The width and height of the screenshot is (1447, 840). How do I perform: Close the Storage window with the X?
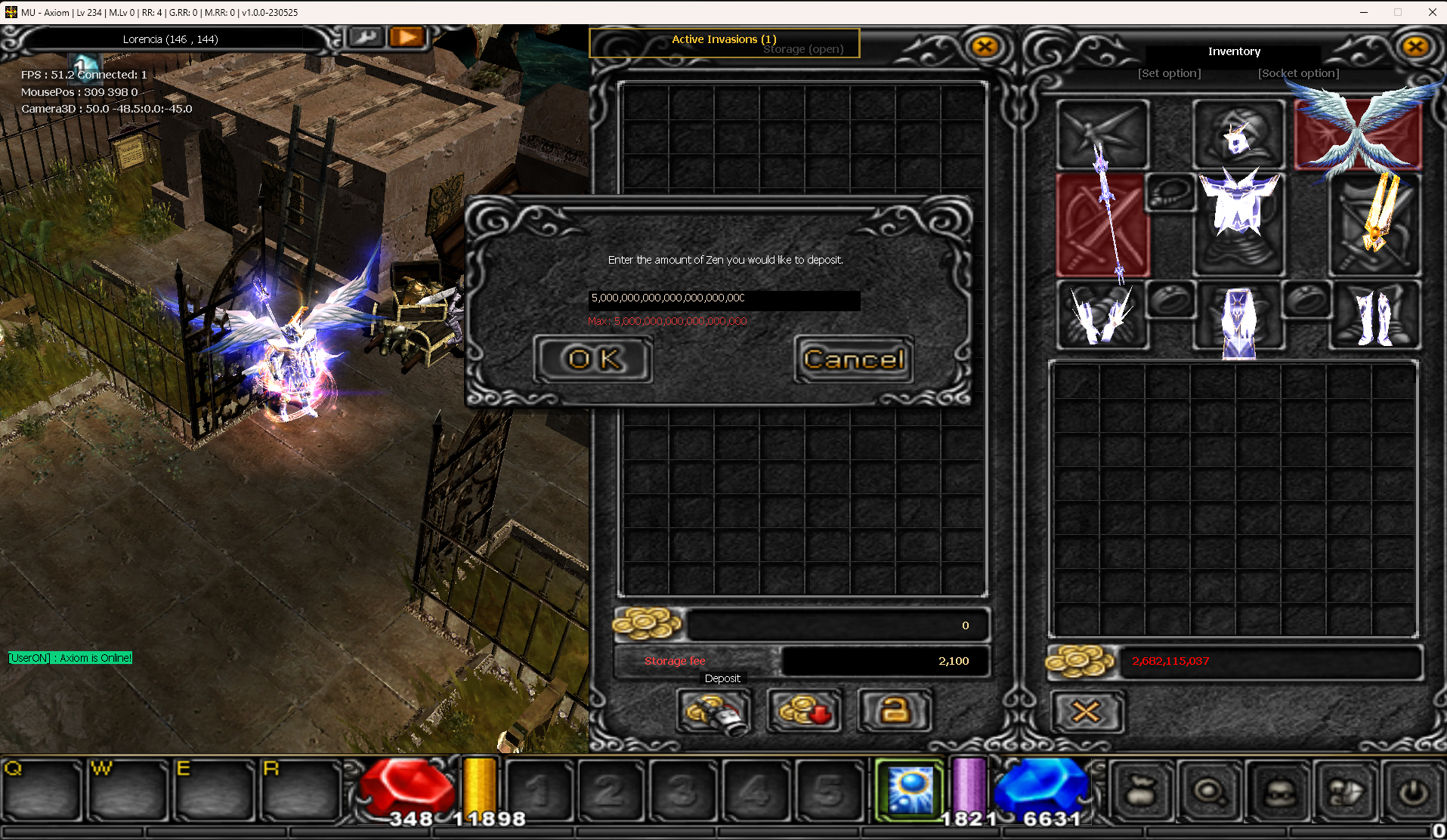(985, 47)
